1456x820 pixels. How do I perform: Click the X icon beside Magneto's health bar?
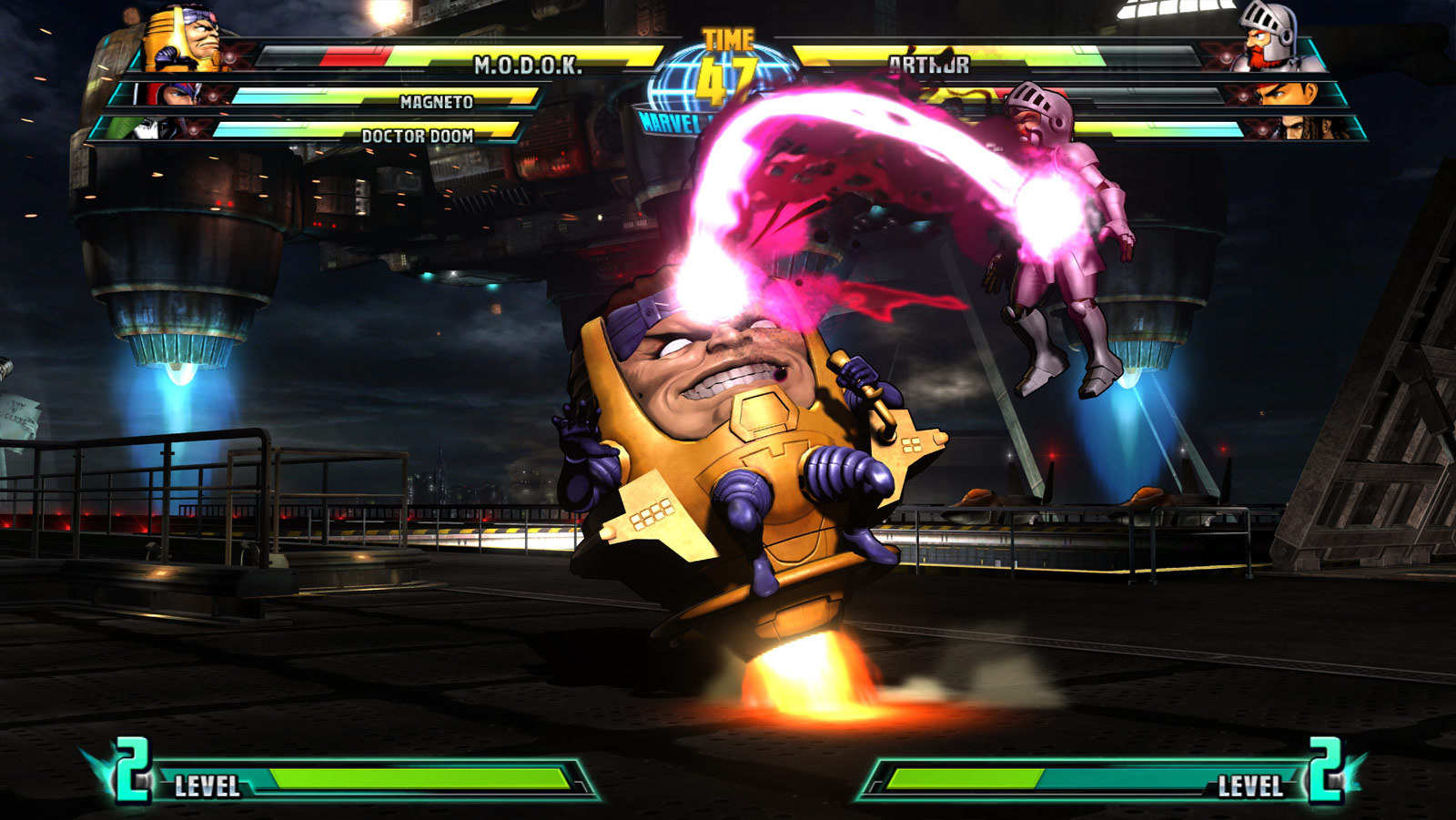(214, 96)
